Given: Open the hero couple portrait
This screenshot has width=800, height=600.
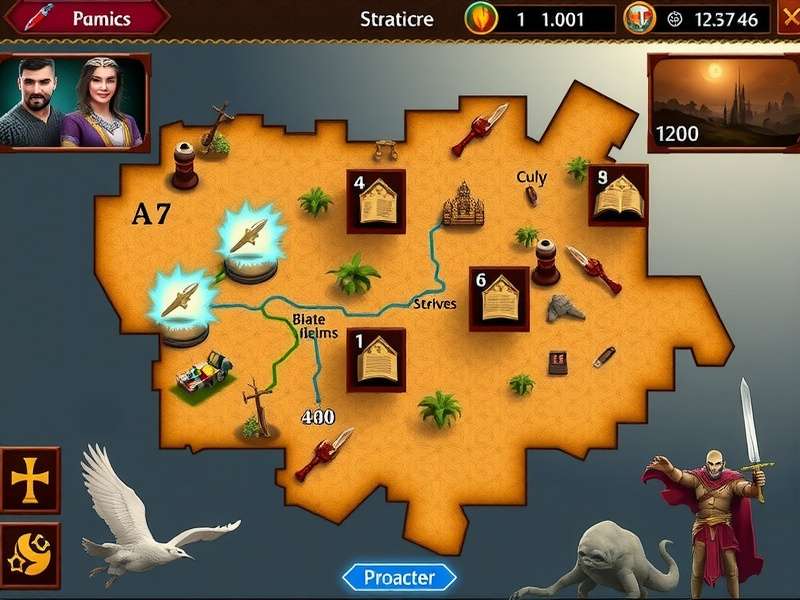Looking at the screenshot, I should pyautogui.click(x=74, y=101).
